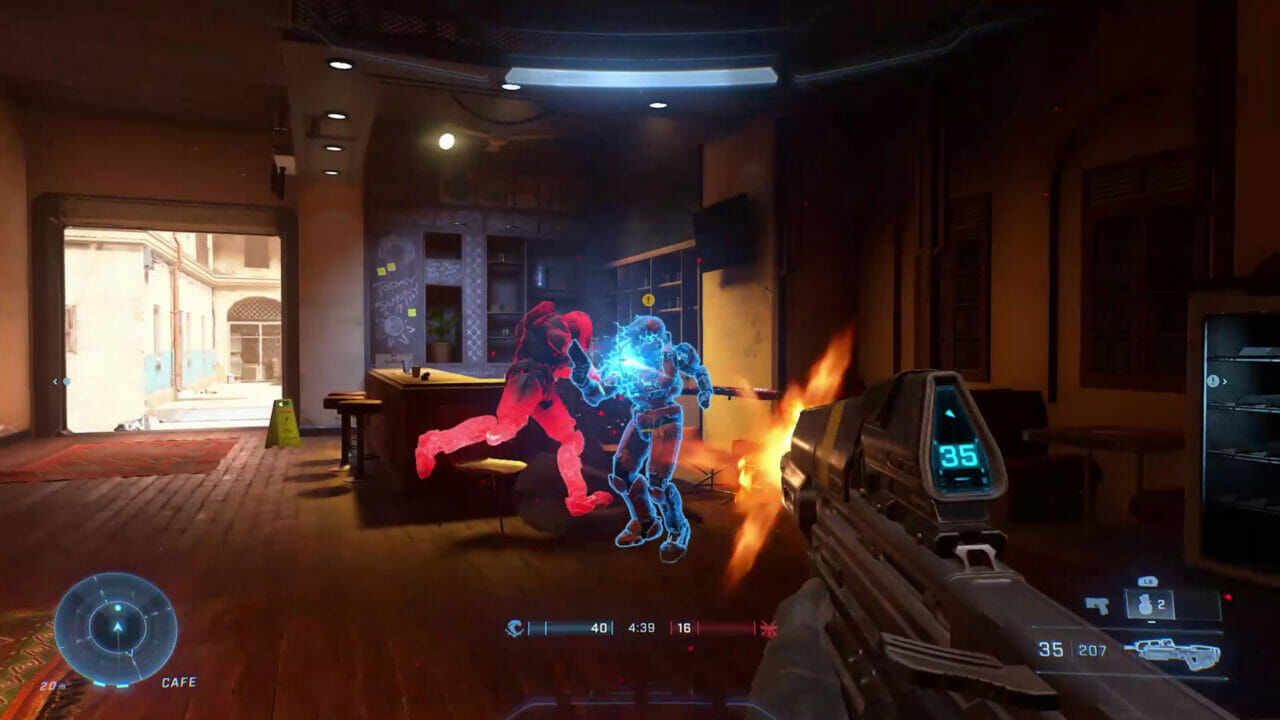Click the blue team emblem

pyautogui.click(x=514, y=628)
